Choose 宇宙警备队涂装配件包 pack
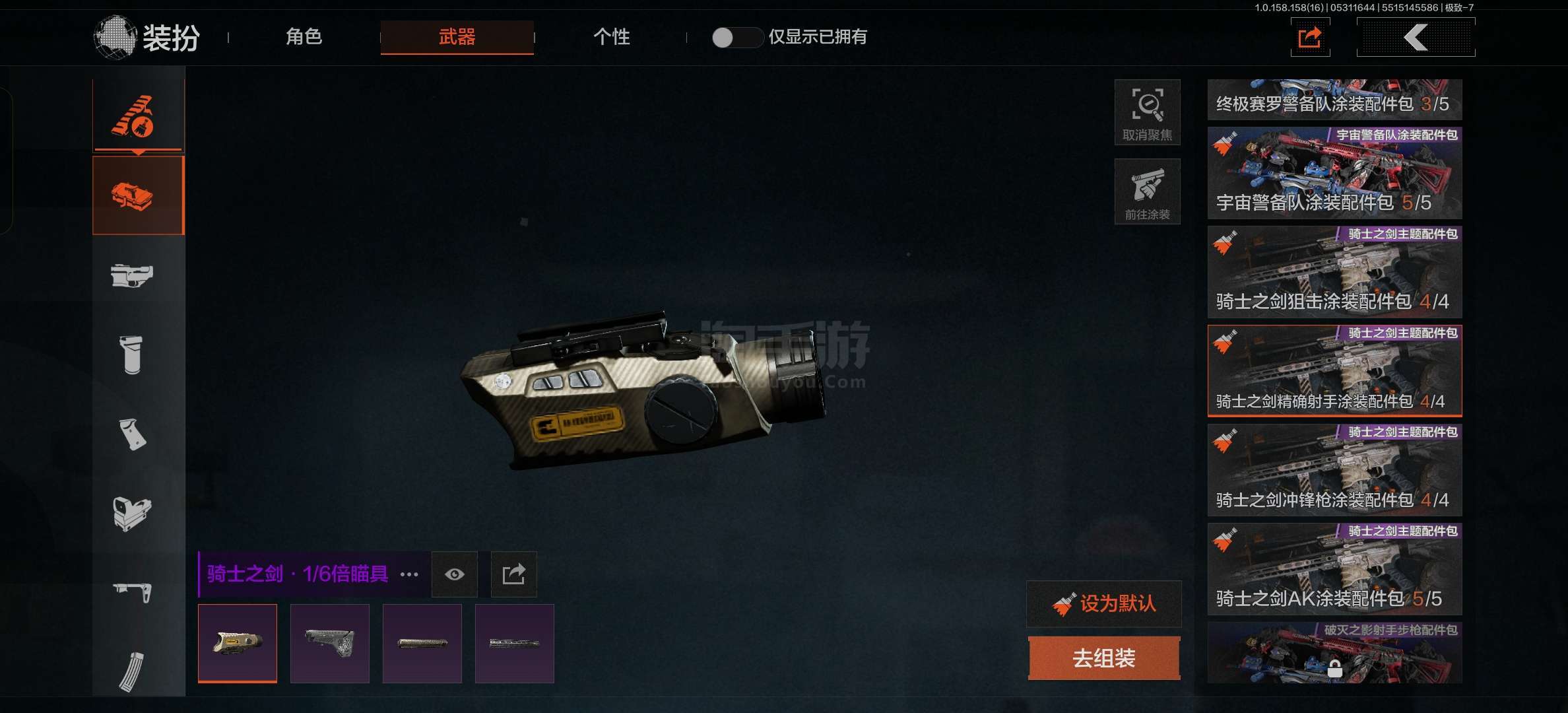 pos(1334,173)
